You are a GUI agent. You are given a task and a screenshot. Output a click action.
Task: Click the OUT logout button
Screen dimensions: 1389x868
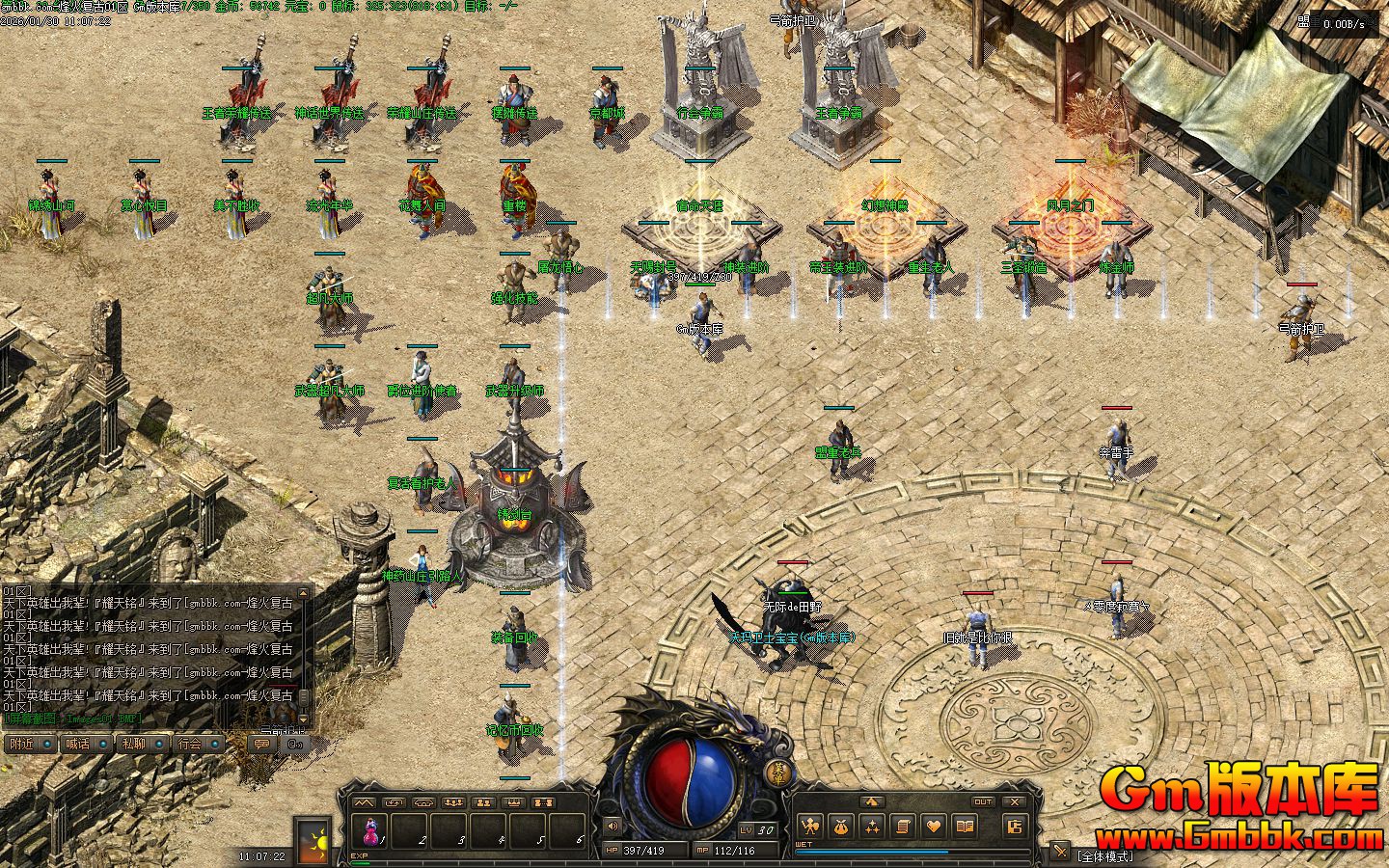click(x=982, y=801)
